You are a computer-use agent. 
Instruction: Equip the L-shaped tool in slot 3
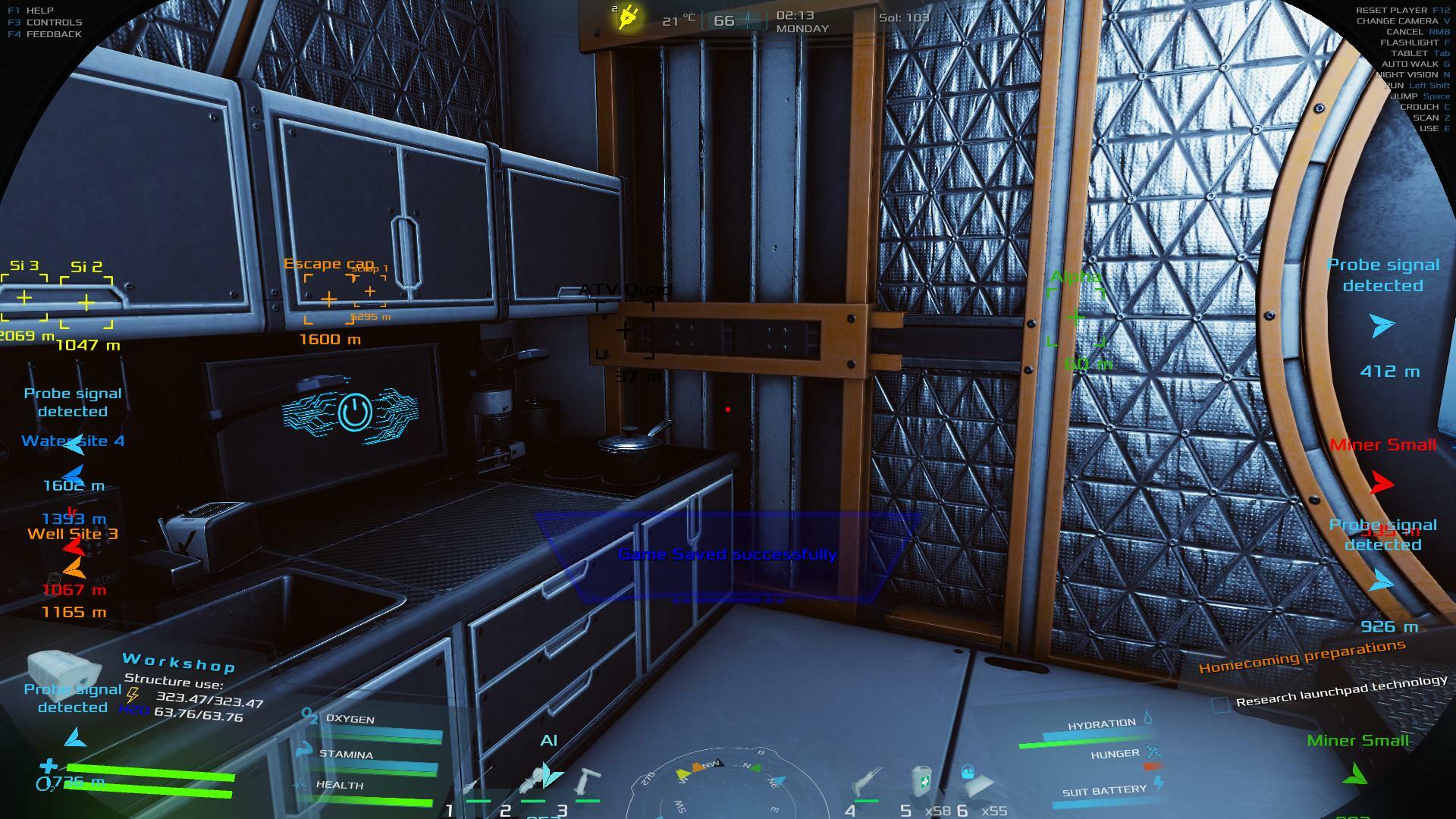(587, 781)
